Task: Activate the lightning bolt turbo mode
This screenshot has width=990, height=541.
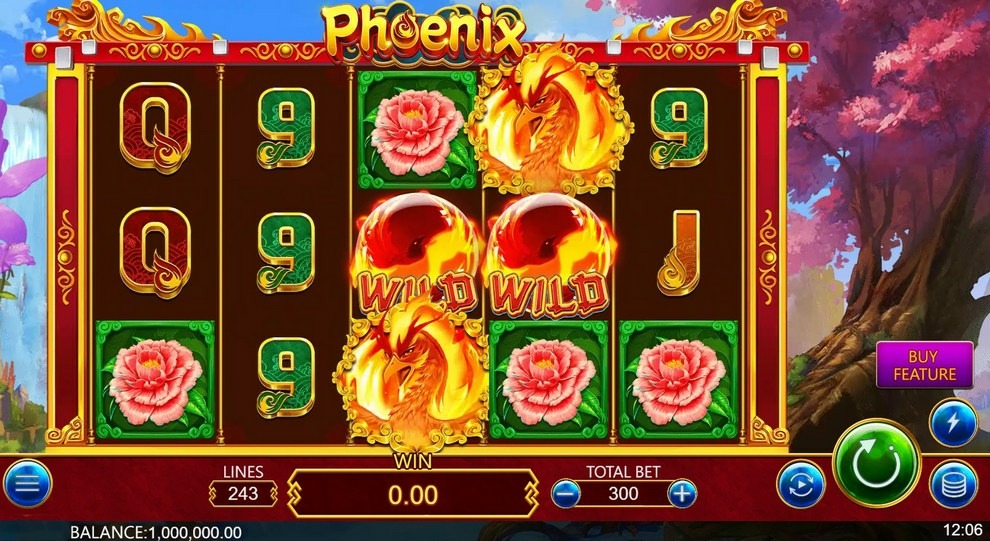Action: [952, 422]
